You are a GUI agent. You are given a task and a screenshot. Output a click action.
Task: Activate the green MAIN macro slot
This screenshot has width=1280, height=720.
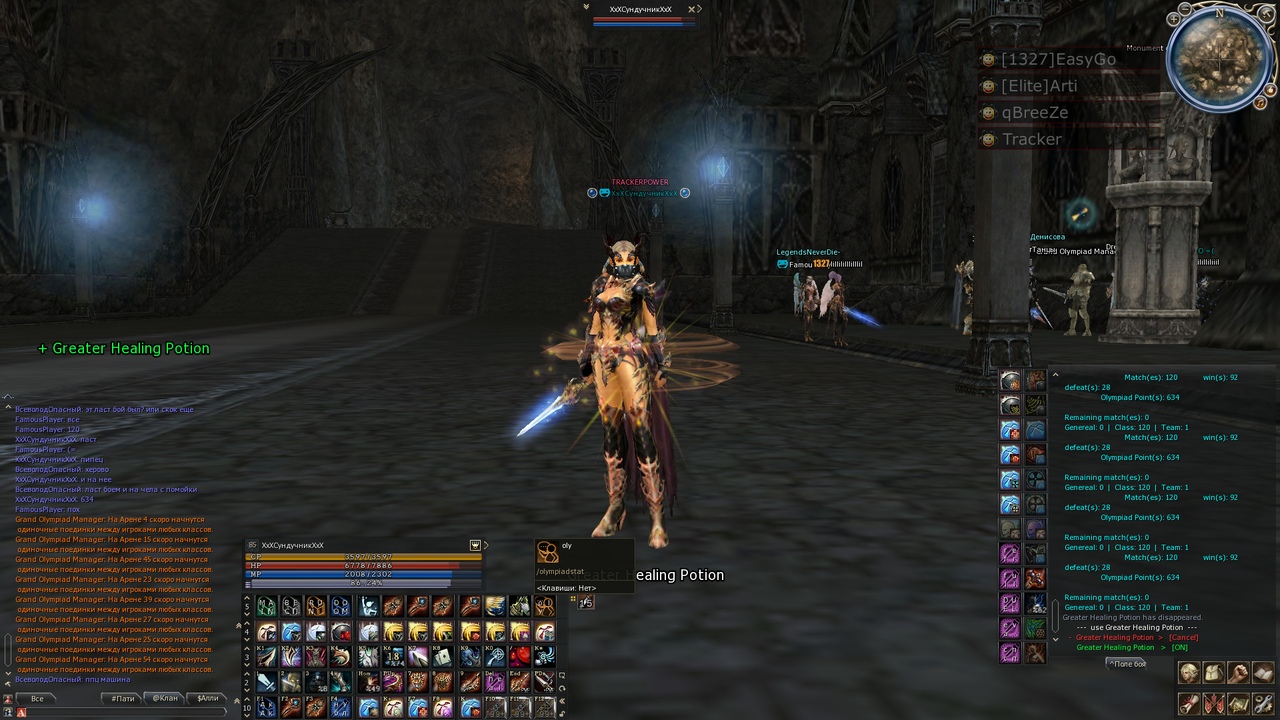(x=266, y=606)
